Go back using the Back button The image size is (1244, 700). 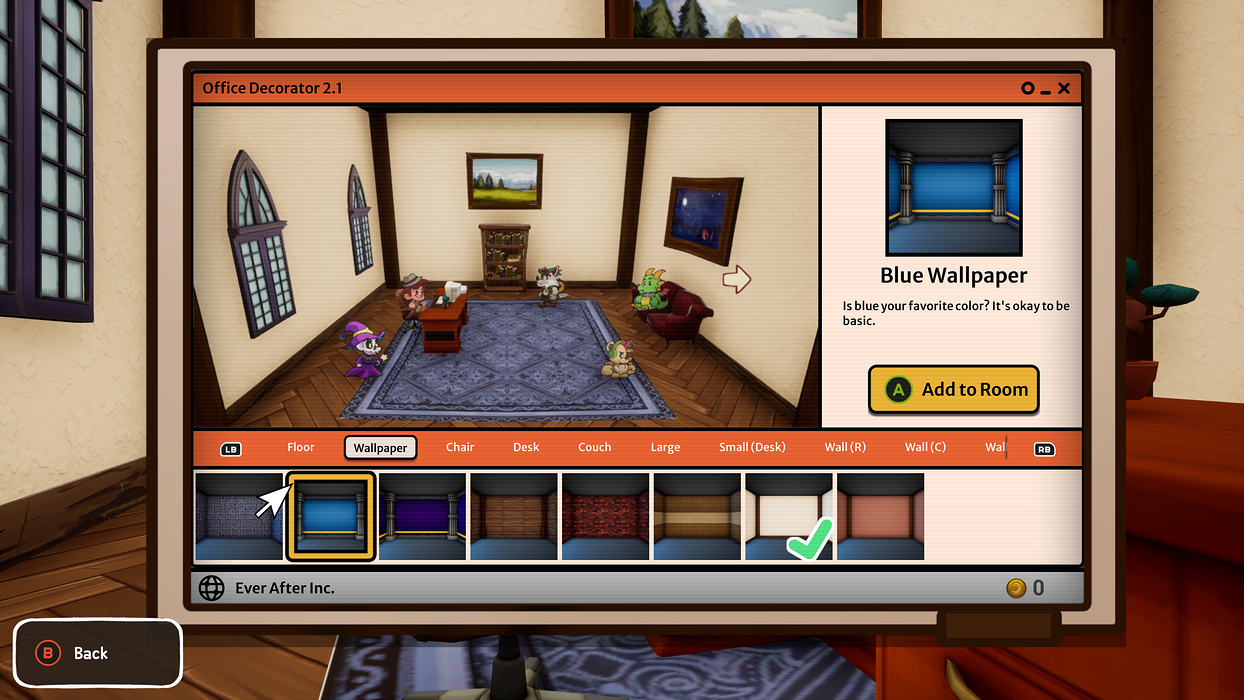(97, 653)
